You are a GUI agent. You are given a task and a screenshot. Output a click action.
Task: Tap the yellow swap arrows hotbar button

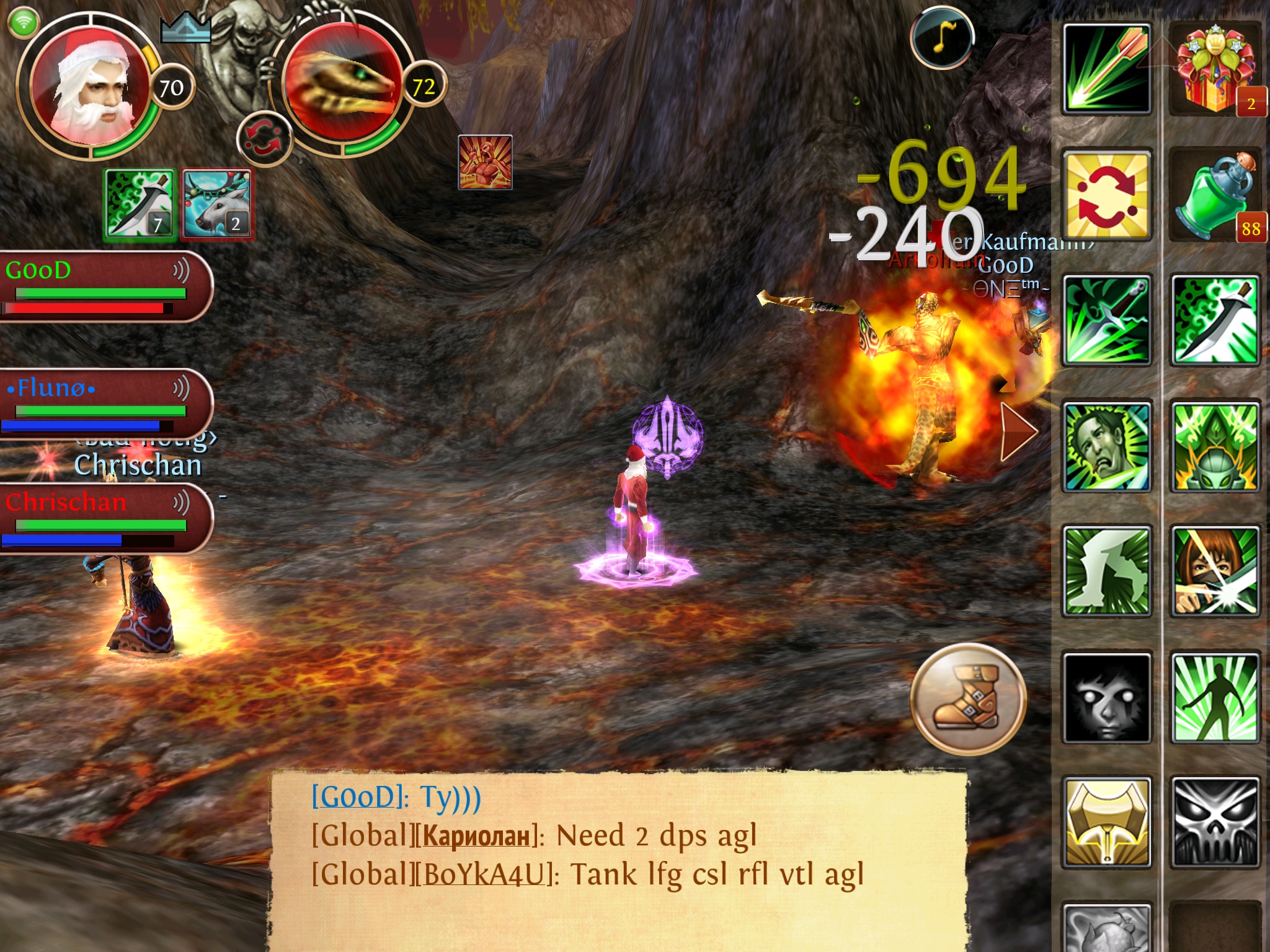1107,195
